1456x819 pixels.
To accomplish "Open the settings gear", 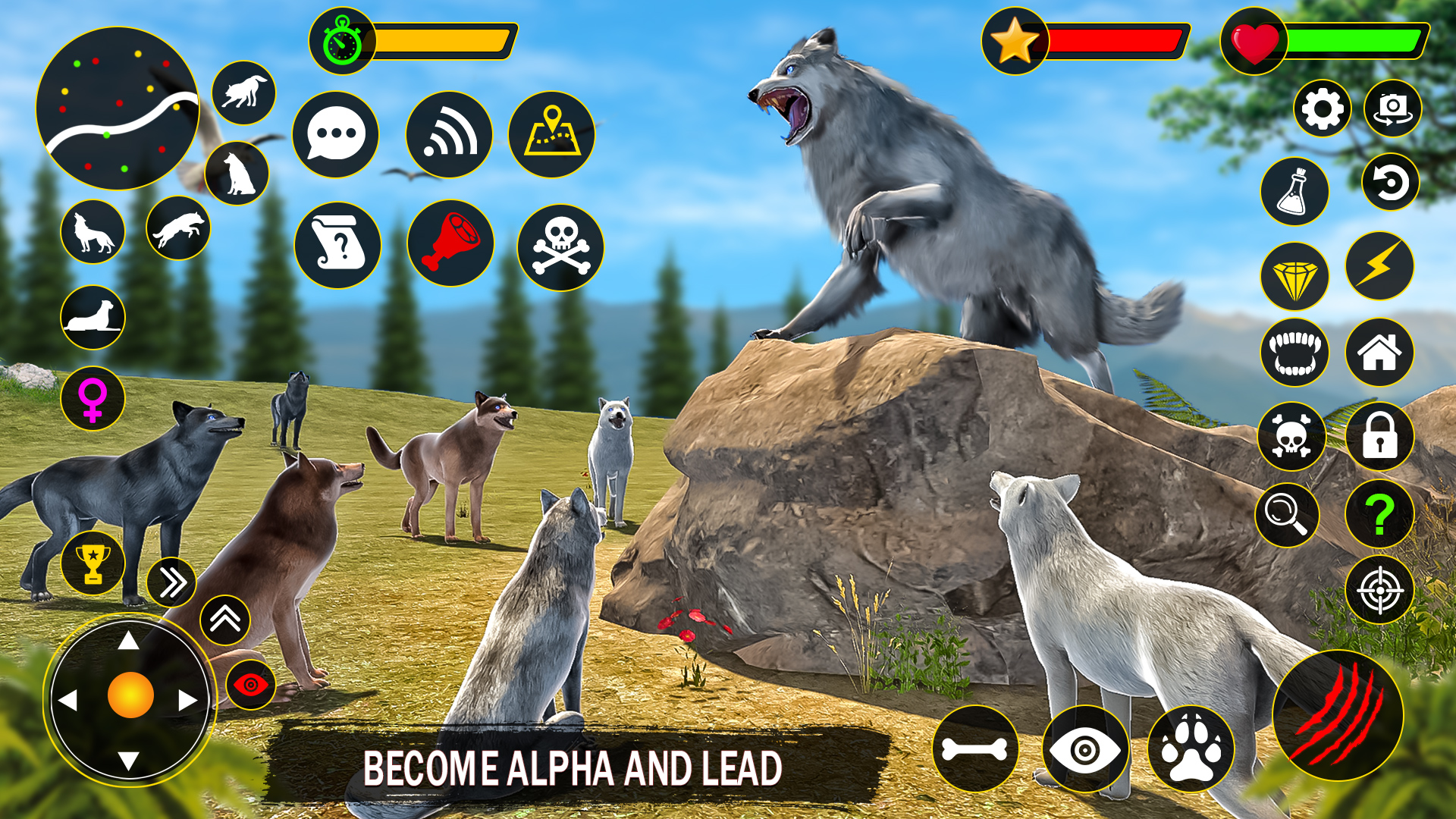I will pyautogui.click(x=1323, y=110).
